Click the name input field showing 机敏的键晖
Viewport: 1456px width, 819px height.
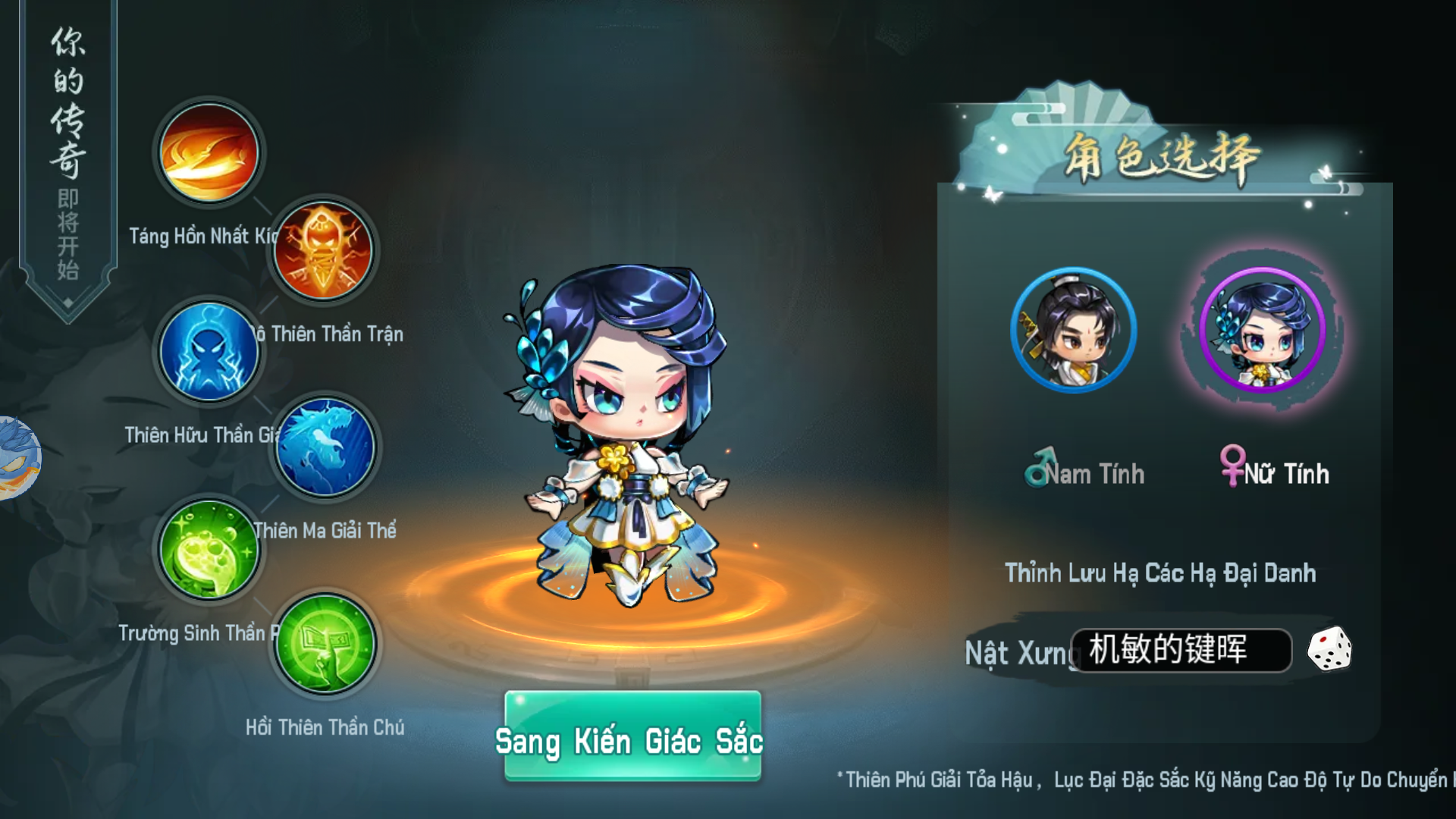(x=1183, y=651)
